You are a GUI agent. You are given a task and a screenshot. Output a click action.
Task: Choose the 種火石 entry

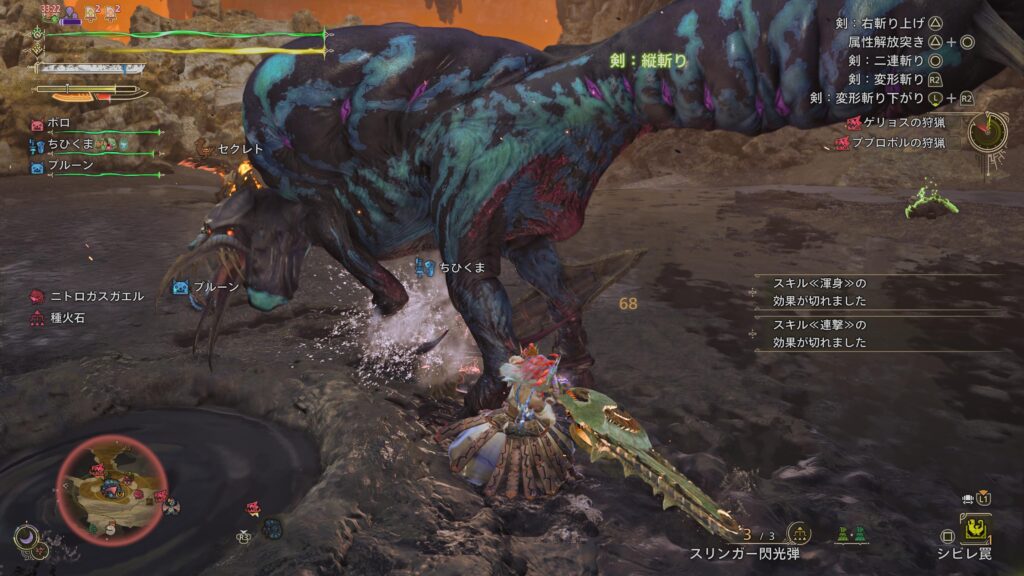(x=70, y=317)
